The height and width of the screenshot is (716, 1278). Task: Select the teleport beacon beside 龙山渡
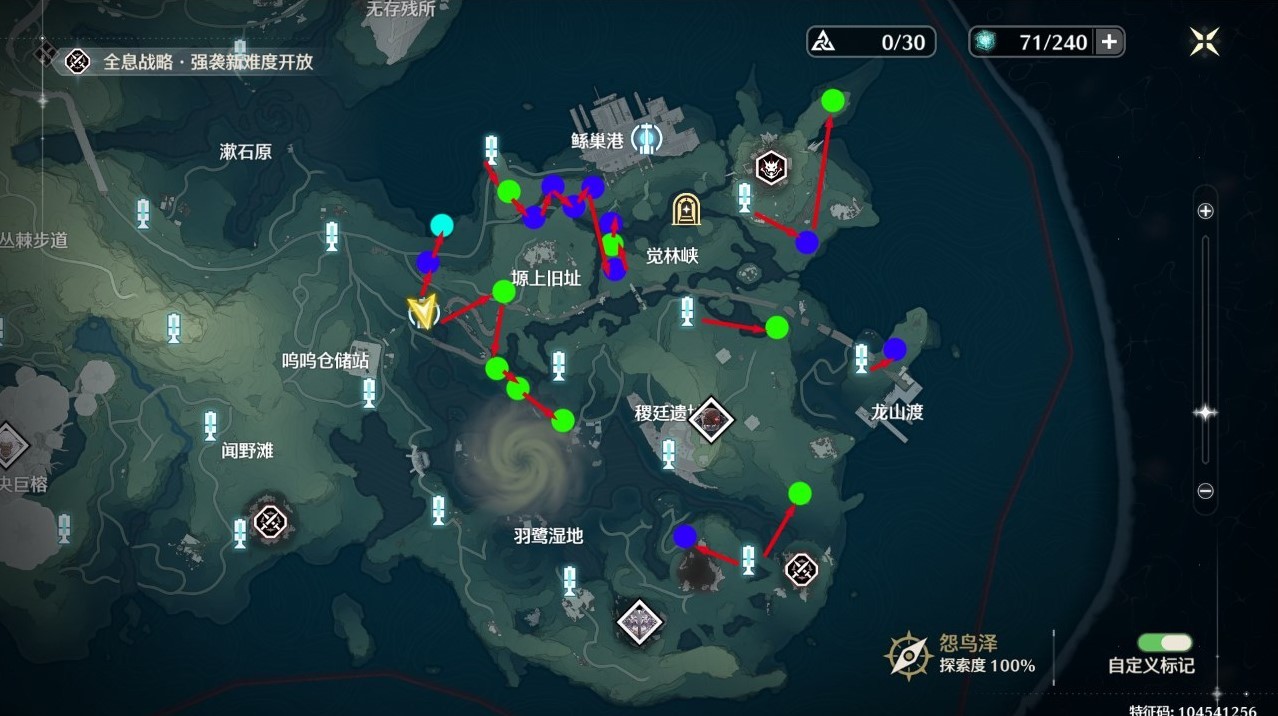tap(862, 358)
